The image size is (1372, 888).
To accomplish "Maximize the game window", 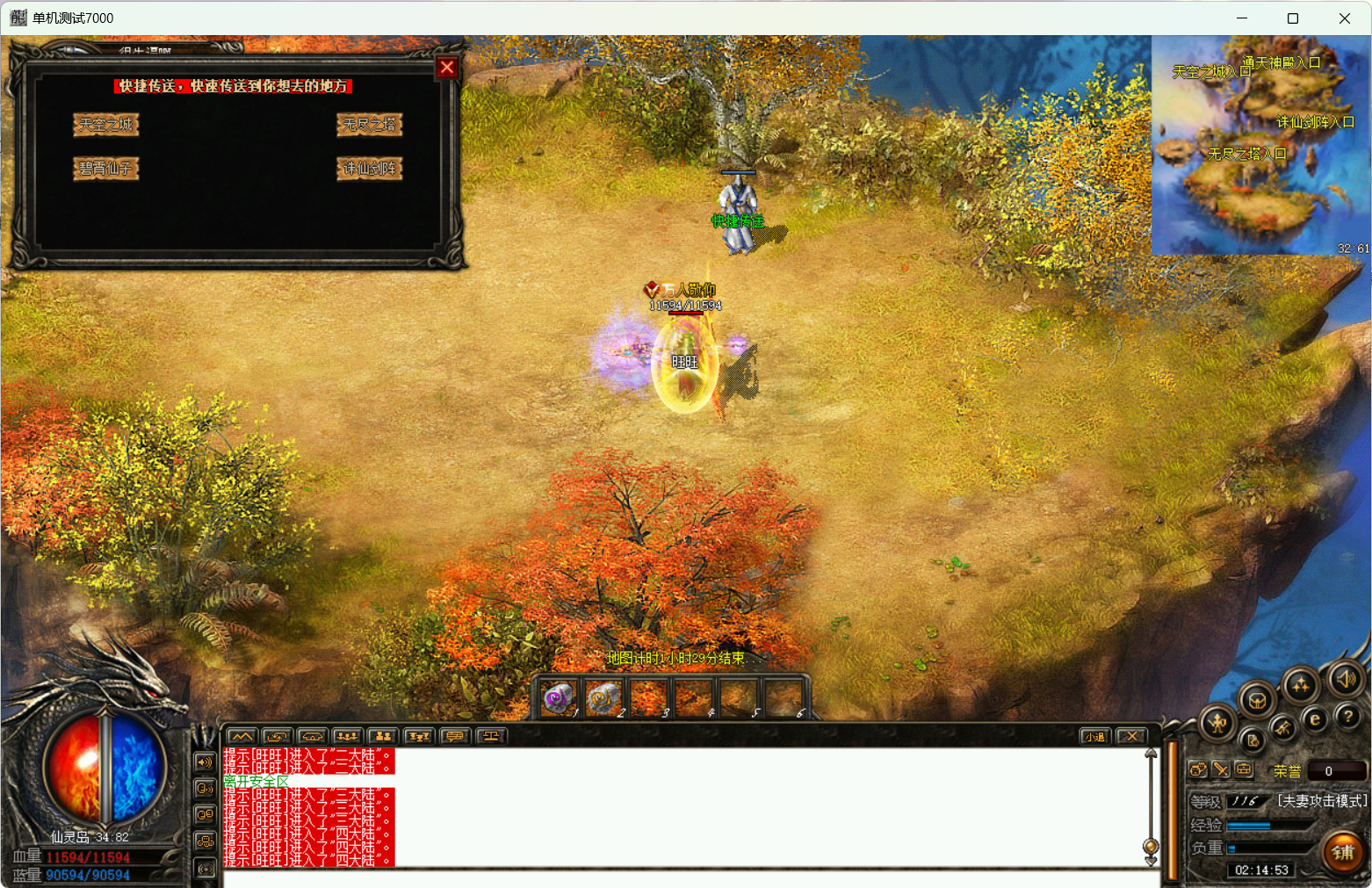I will pos(1293,18).
